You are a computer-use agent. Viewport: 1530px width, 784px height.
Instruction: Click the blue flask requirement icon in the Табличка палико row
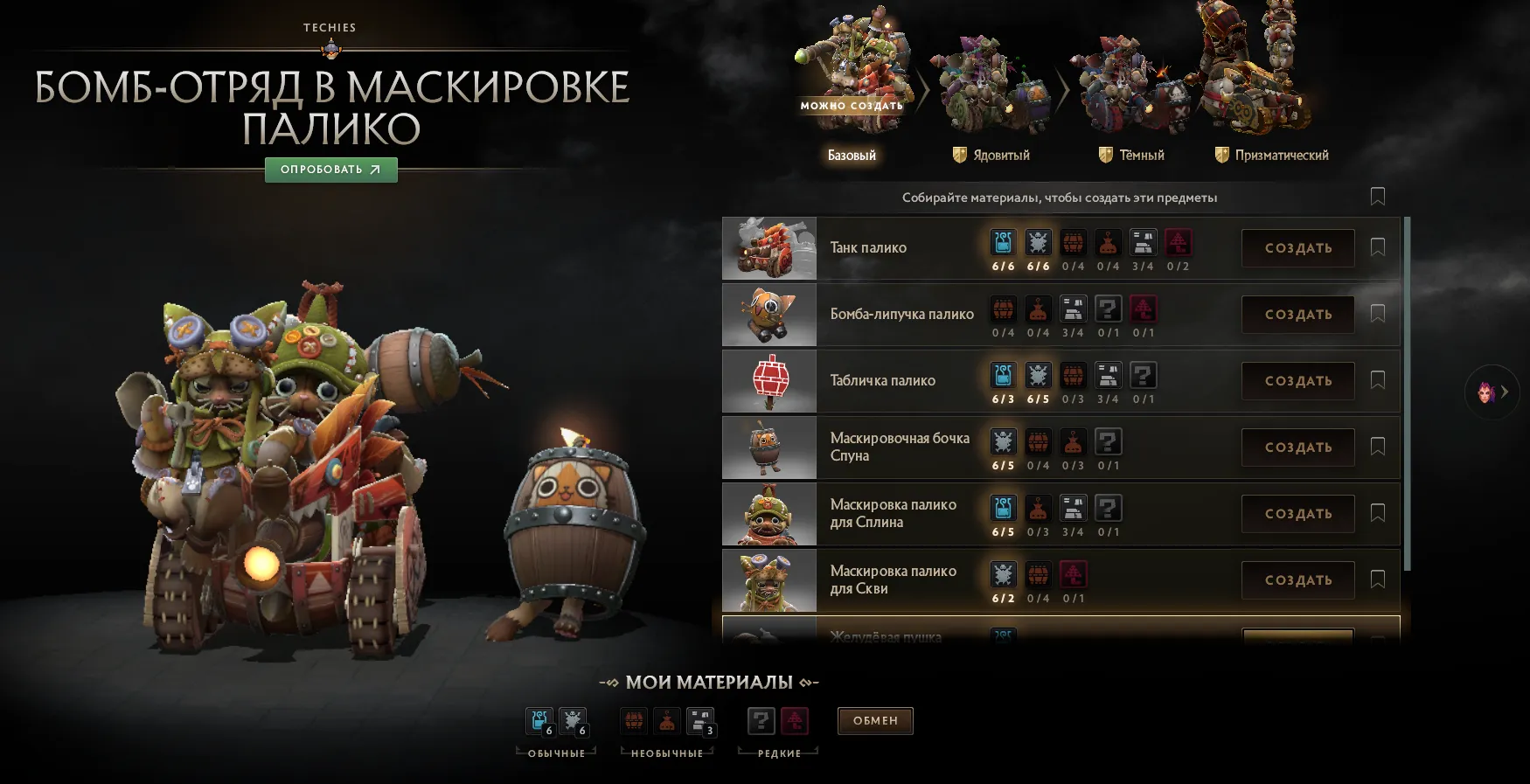tap(1004, 375)
